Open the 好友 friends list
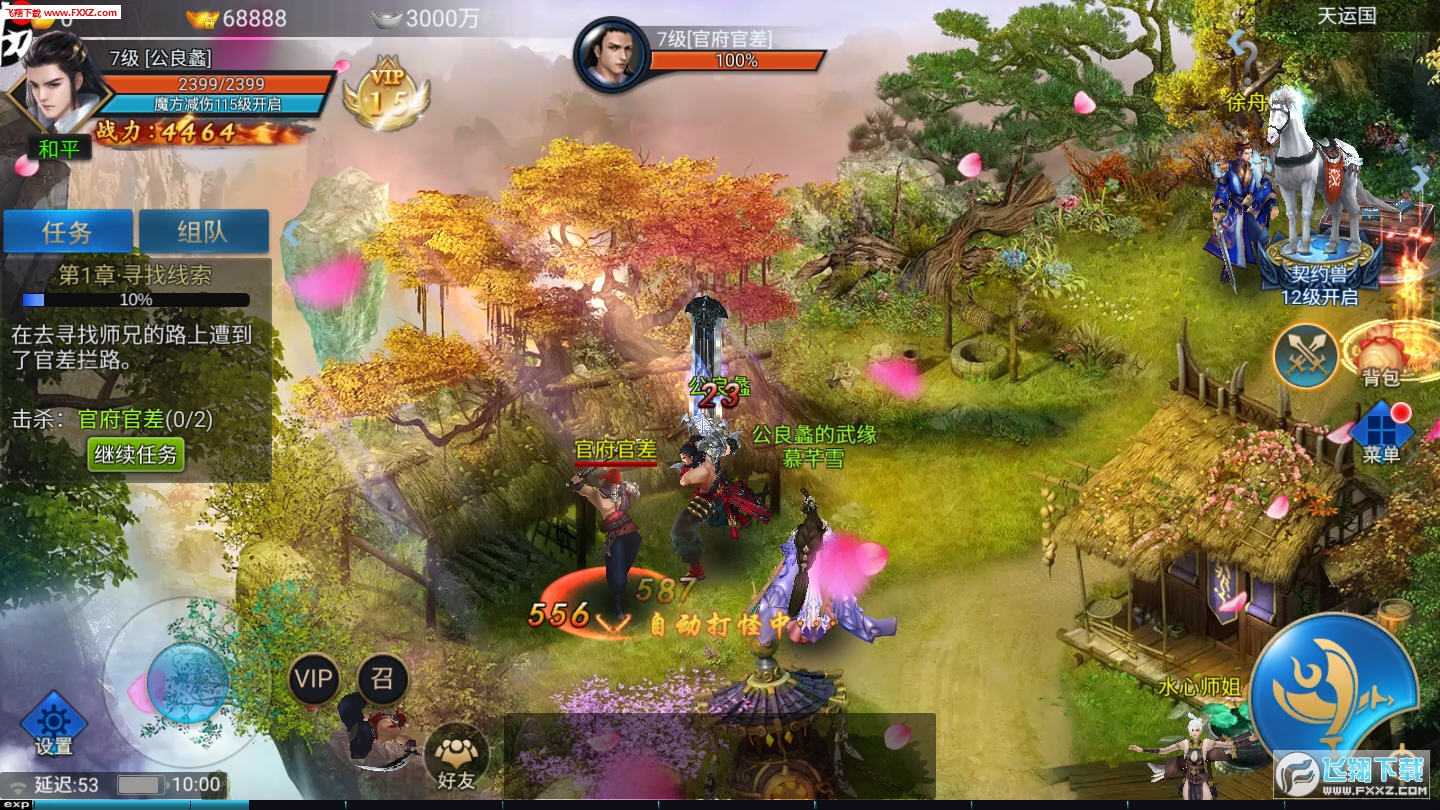The height and width of the screenshot is (810, 1440). 456,757
